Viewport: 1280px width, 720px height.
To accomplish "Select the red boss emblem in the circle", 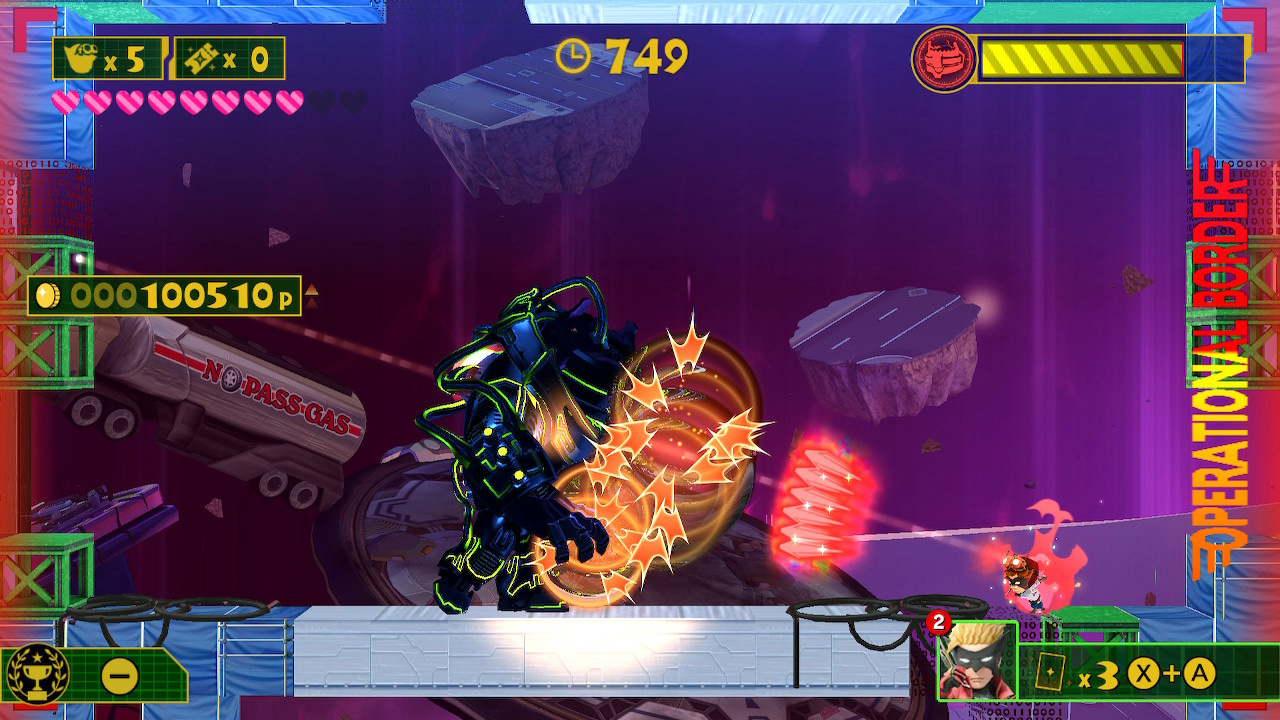I will click(x=942, y=57).
